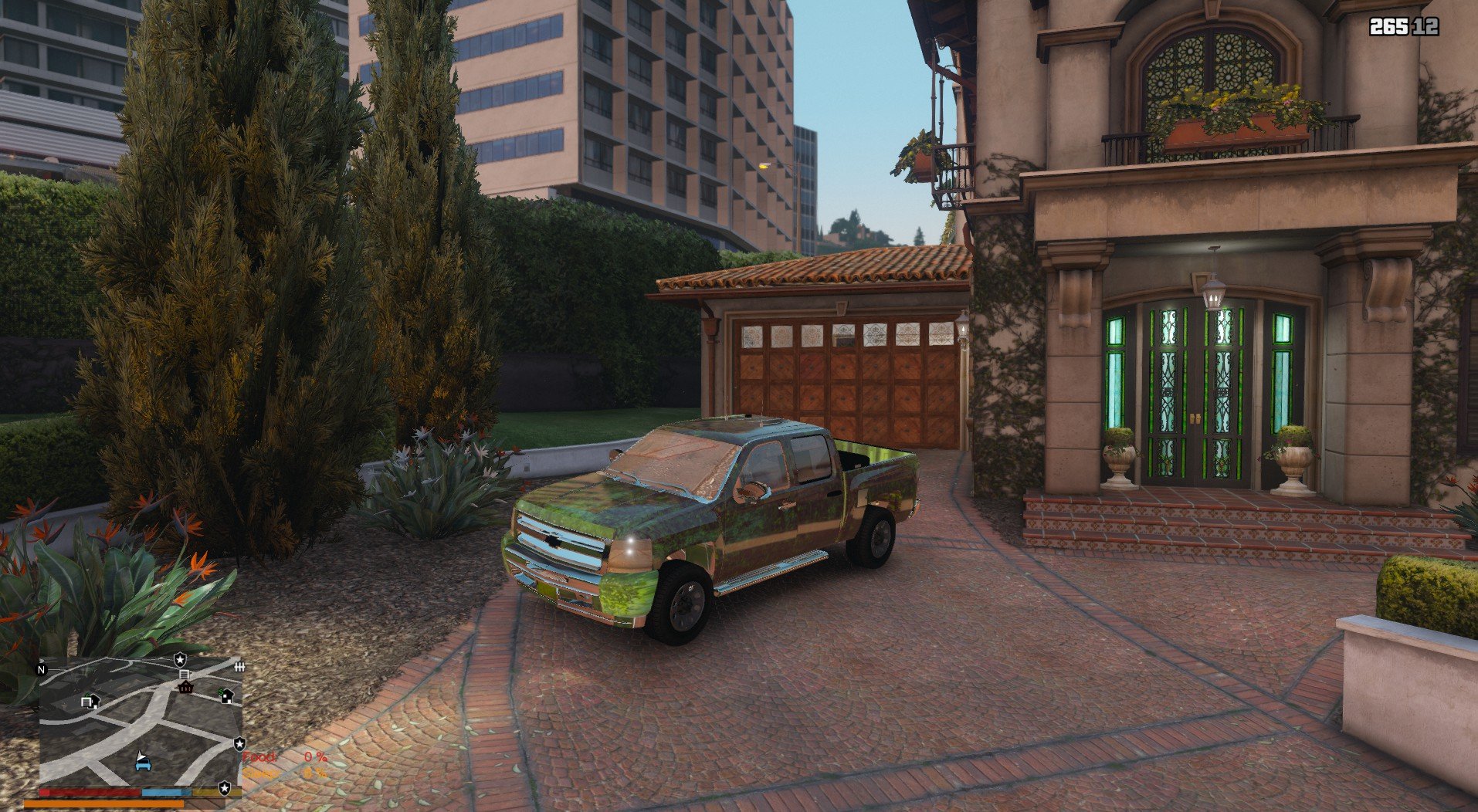Viewport: 1478px width, 812px height.
Task: Select the blue car blip on minimap
Action: [142, 765]
